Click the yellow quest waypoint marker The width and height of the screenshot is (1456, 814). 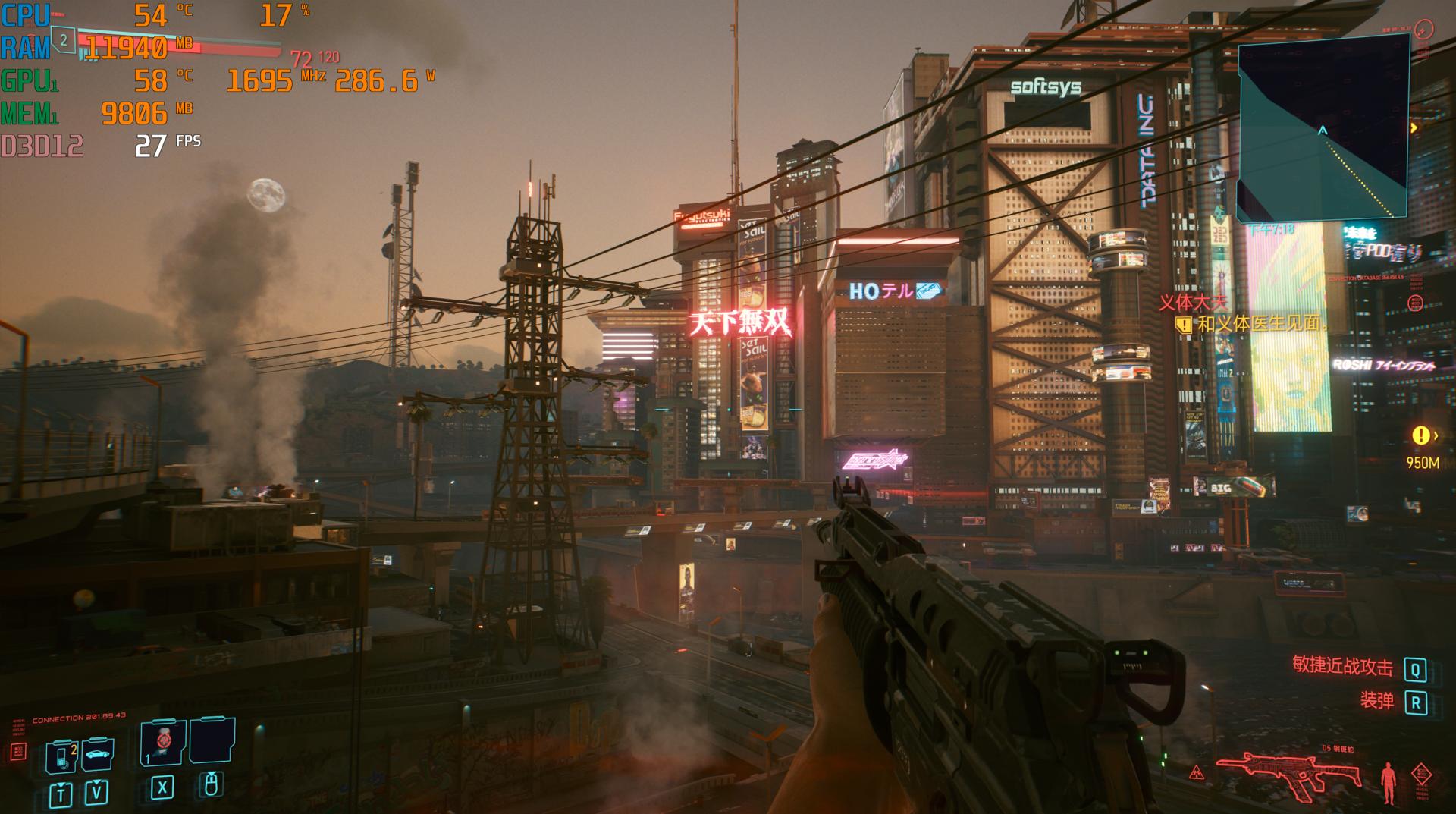point(1420,435)
